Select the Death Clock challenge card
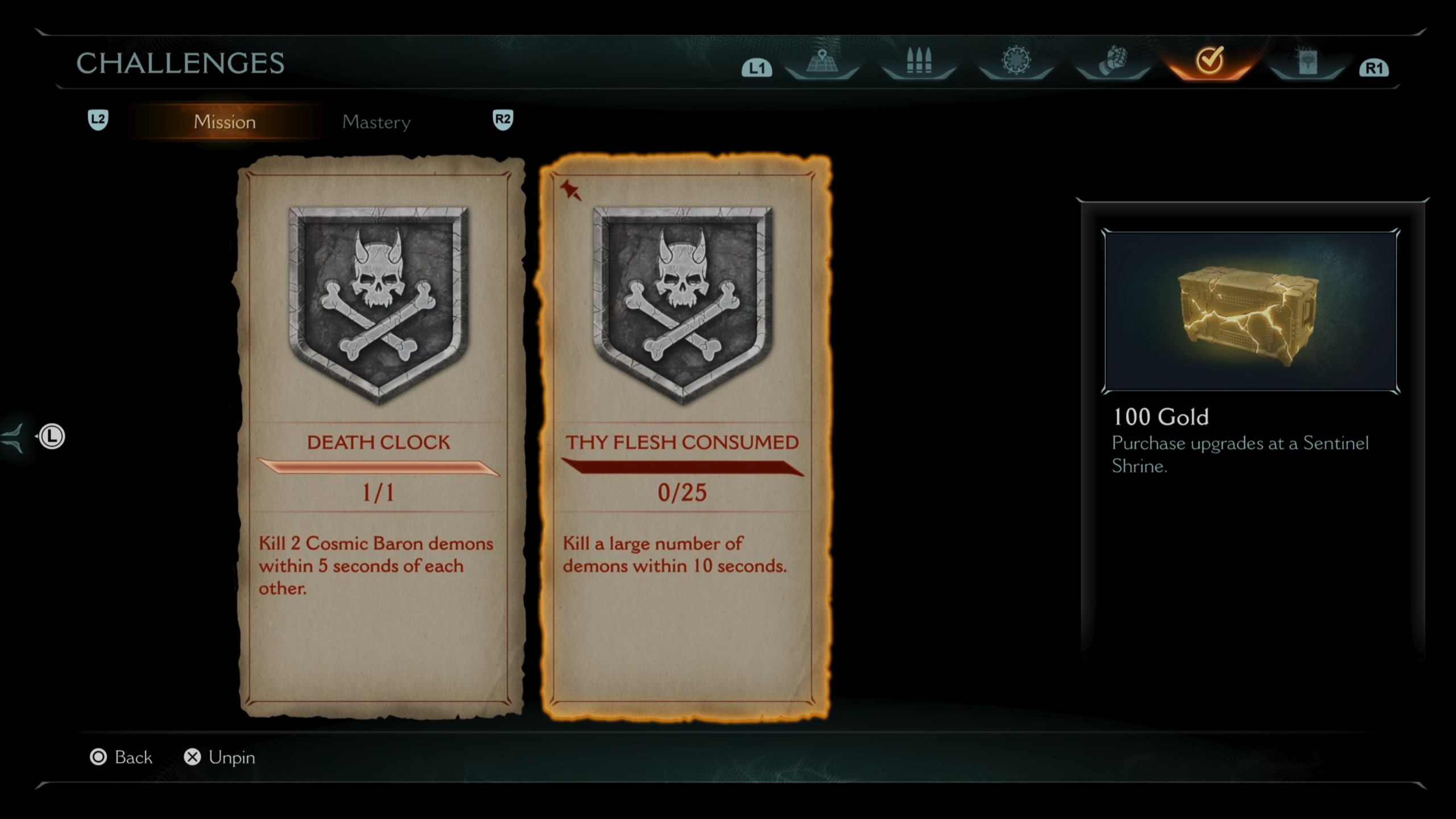Screen dimensions: 1456x819 [379, 437]
